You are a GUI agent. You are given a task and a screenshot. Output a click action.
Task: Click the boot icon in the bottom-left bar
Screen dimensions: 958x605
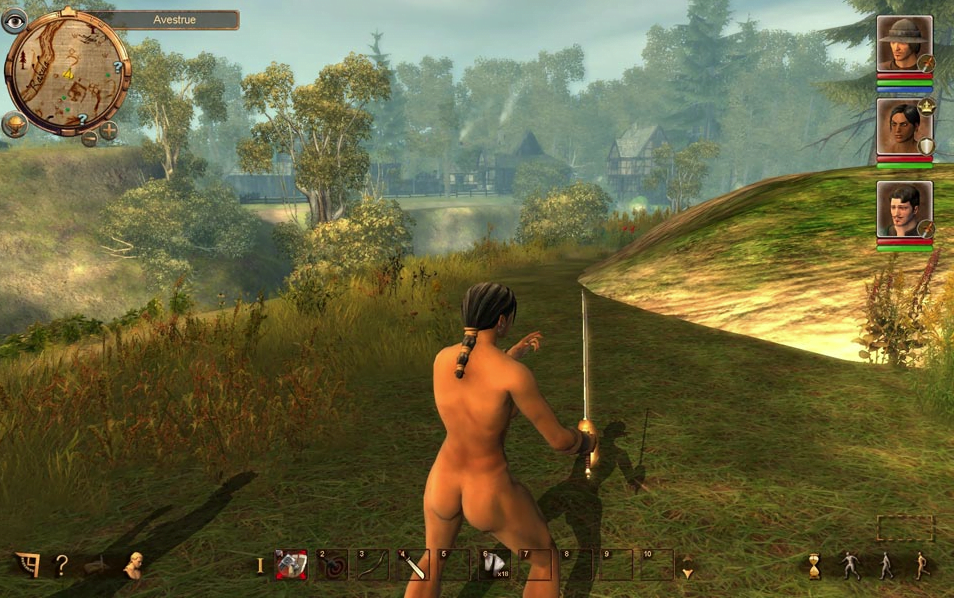pyautogui.click(x=97, y=567)
